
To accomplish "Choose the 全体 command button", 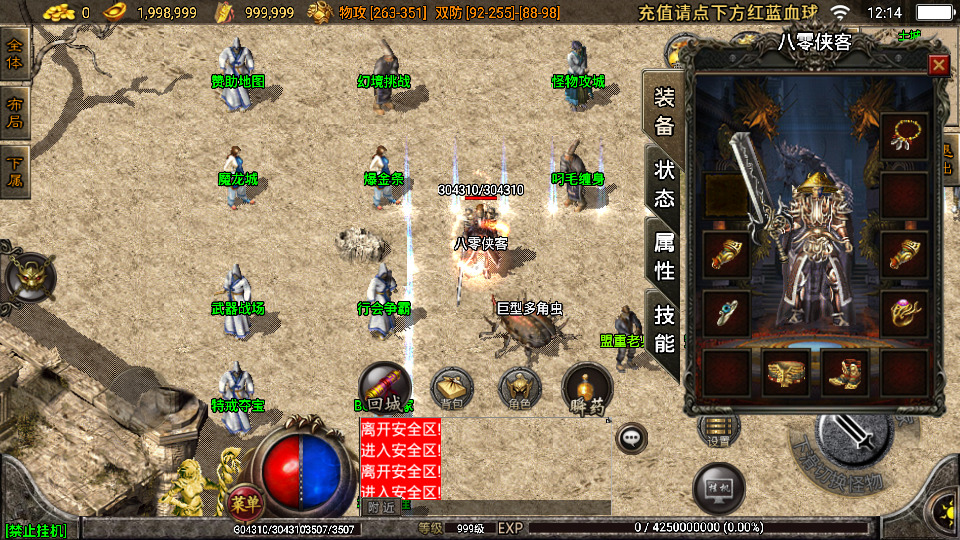I will pos(16,48).
